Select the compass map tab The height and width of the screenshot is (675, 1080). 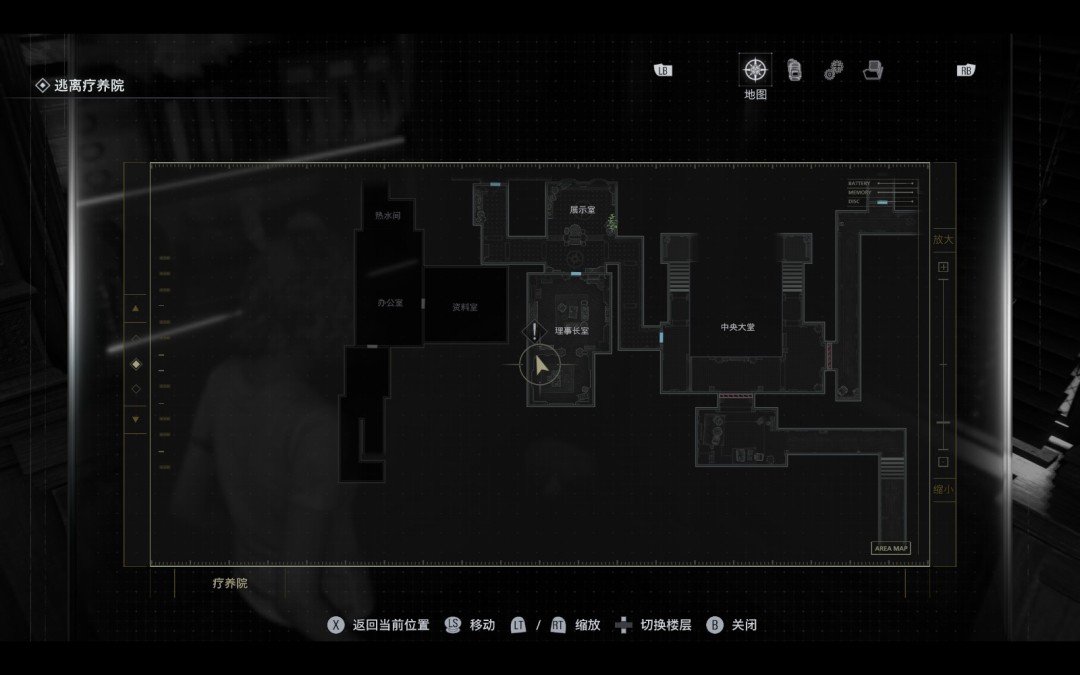coord(755,71)
